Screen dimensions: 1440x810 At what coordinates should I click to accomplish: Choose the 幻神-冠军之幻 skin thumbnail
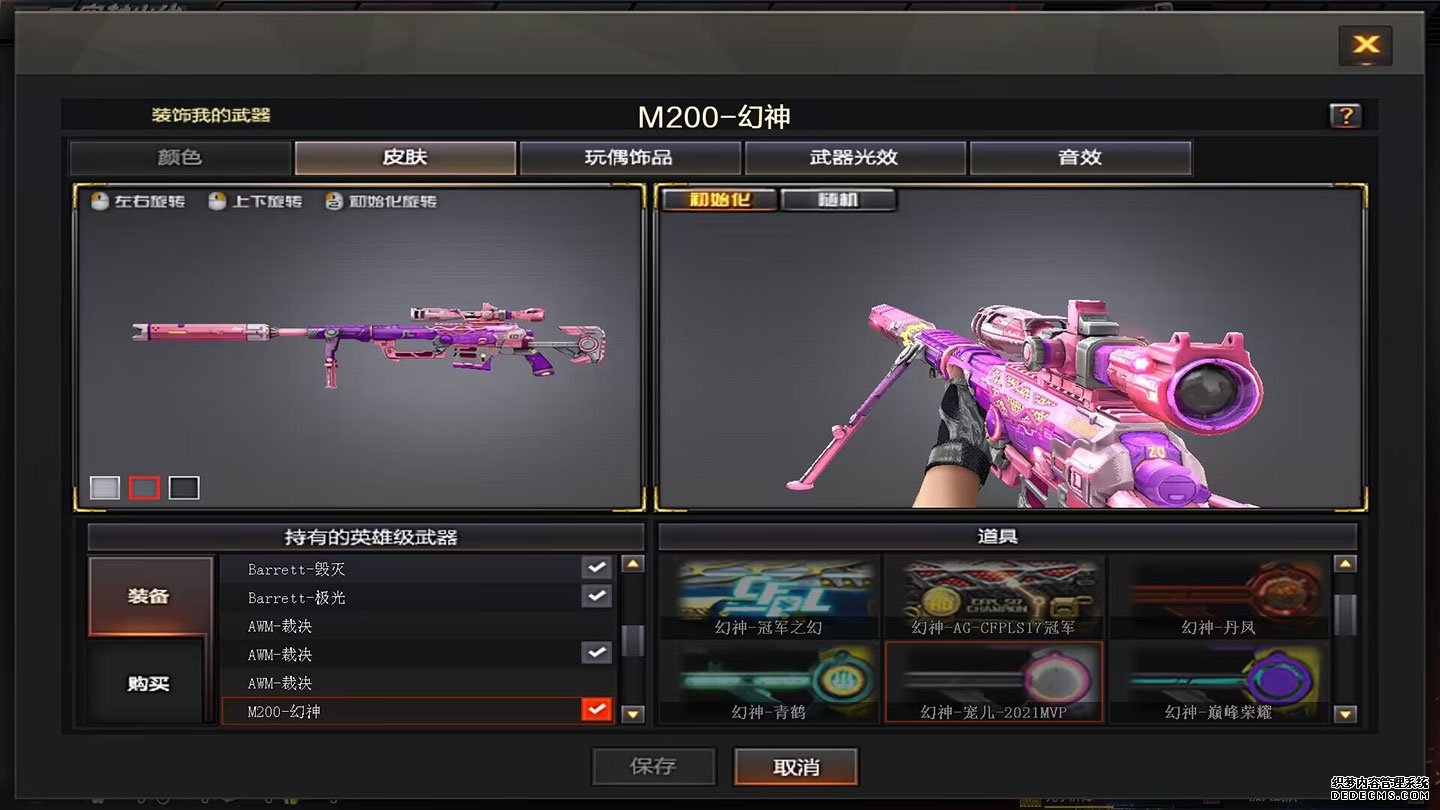[x=769, y=597]
